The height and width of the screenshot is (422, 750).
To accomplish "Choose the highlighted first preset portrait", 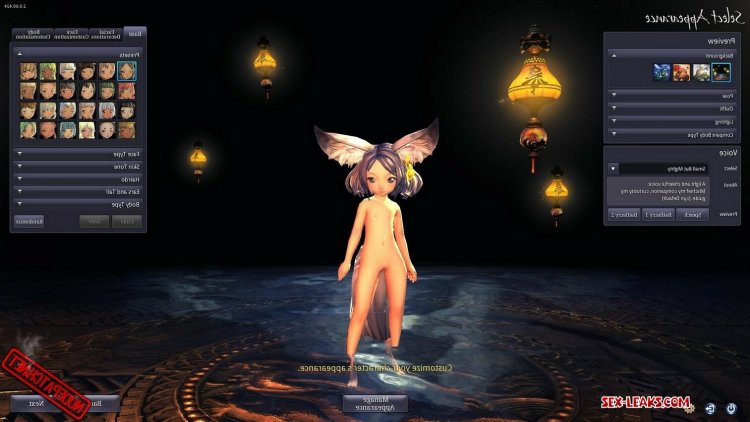I will pos(127,71).
